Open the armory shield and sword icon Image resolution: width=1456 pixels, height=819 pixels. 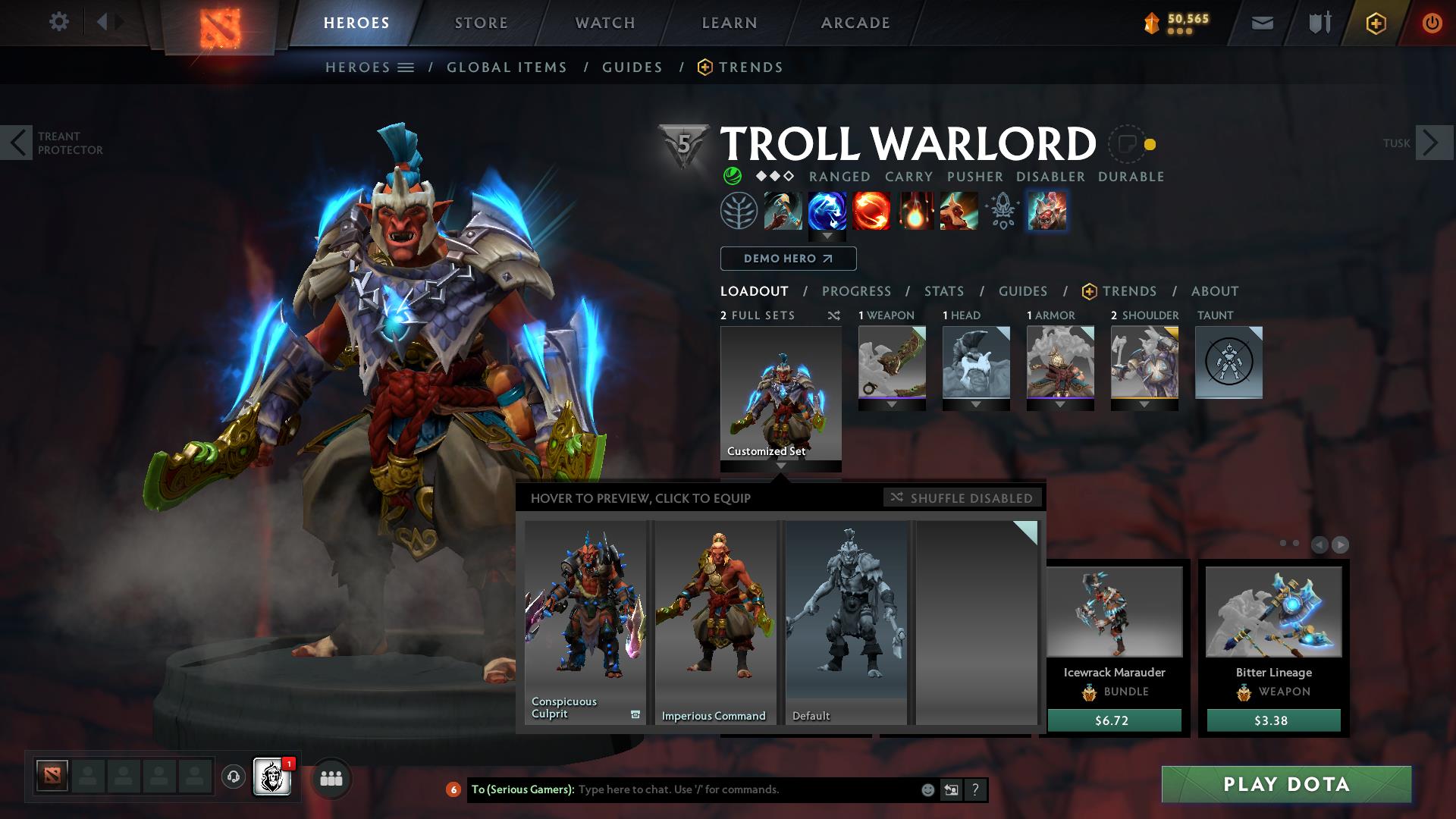[x=1318, y=23]
